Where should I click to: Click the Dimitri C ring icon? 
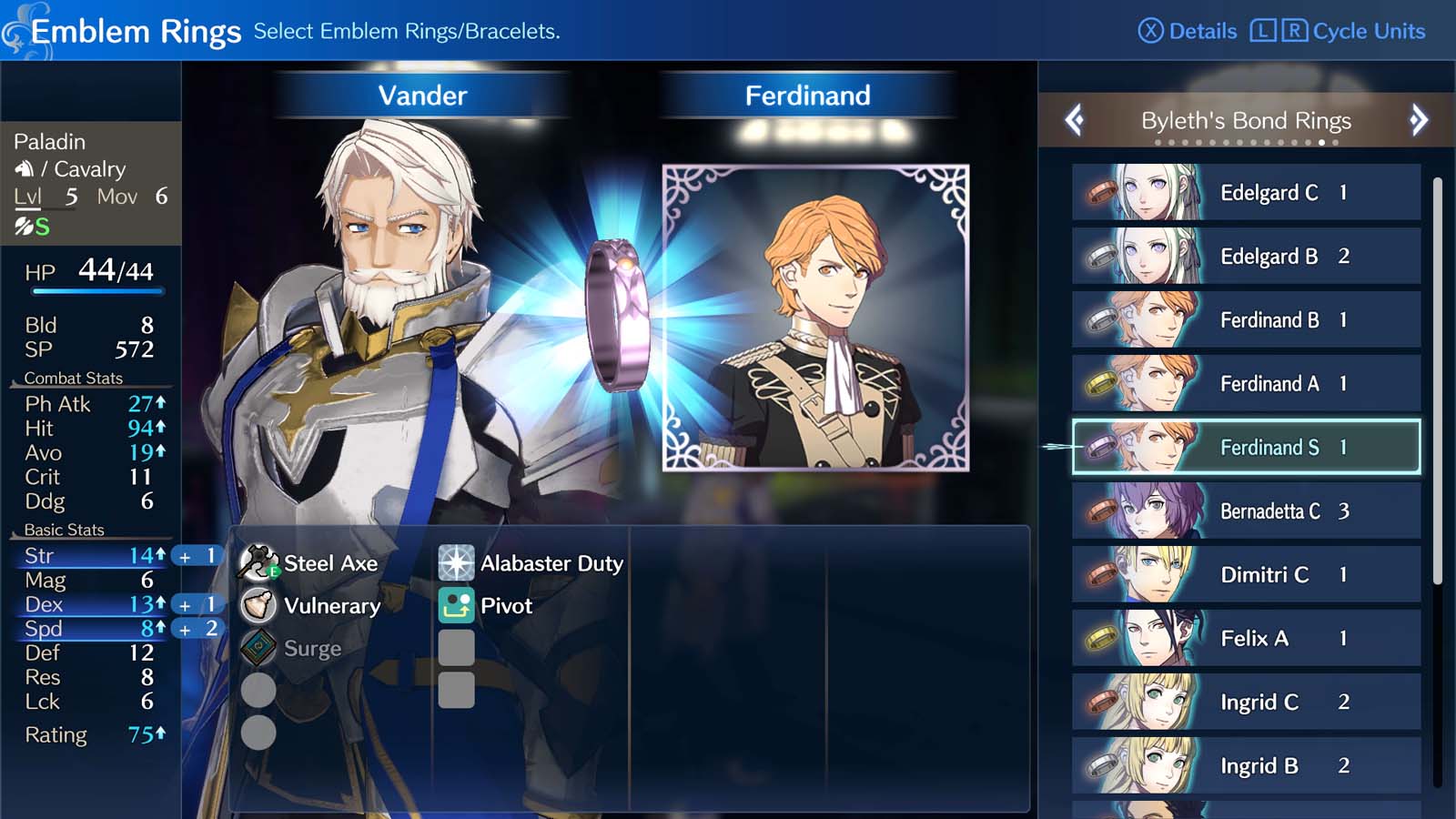[1102, 574]
